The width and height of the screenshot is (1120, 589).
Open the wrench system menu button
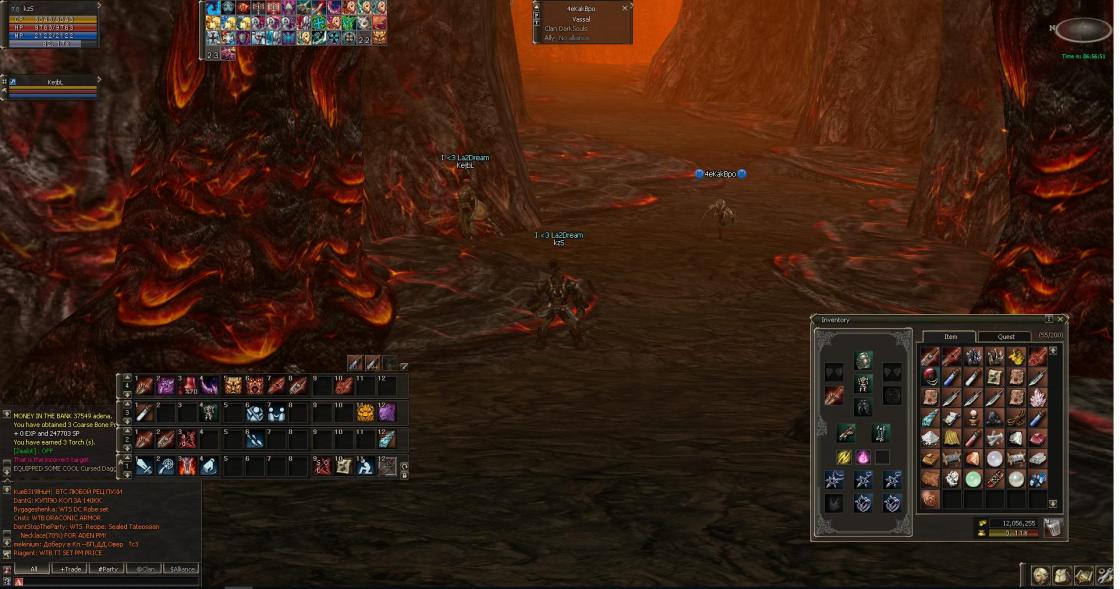(x=1104, y=576)
